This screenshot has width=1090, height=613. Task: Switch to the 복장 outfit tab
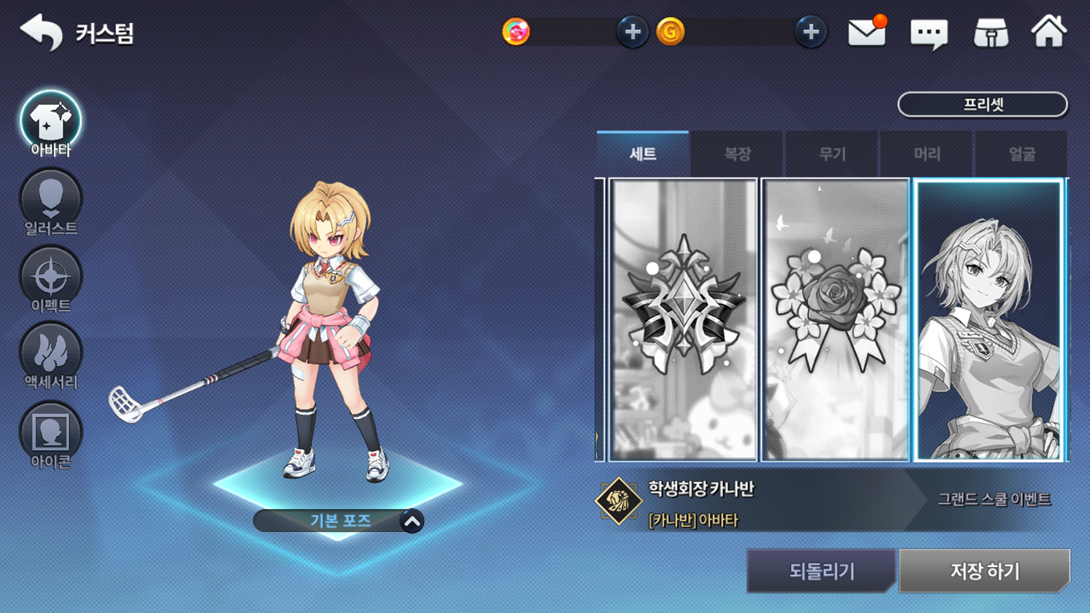(x=737, y=154)
